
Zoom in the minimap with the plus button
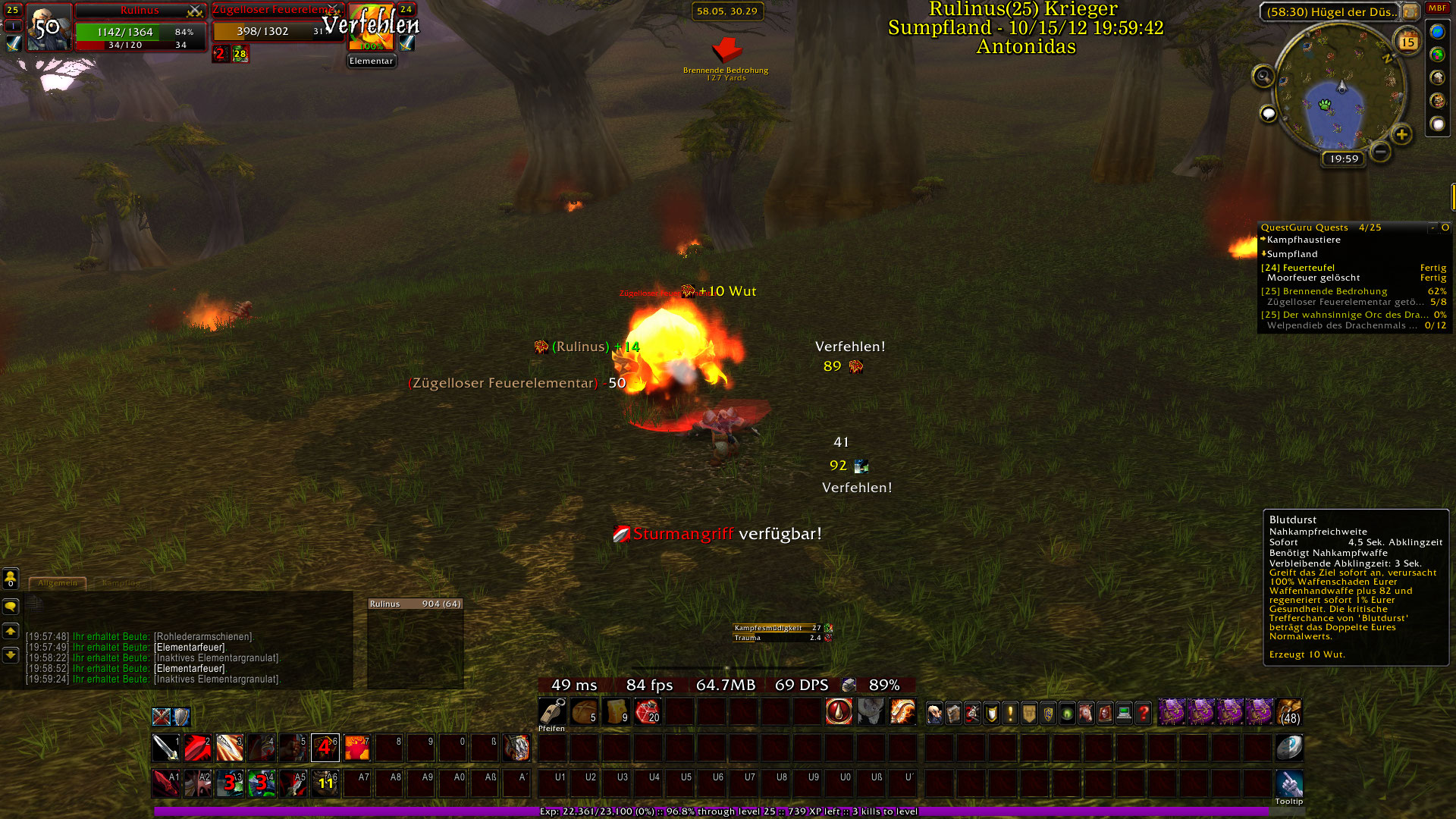click(x=1401, y=135)
